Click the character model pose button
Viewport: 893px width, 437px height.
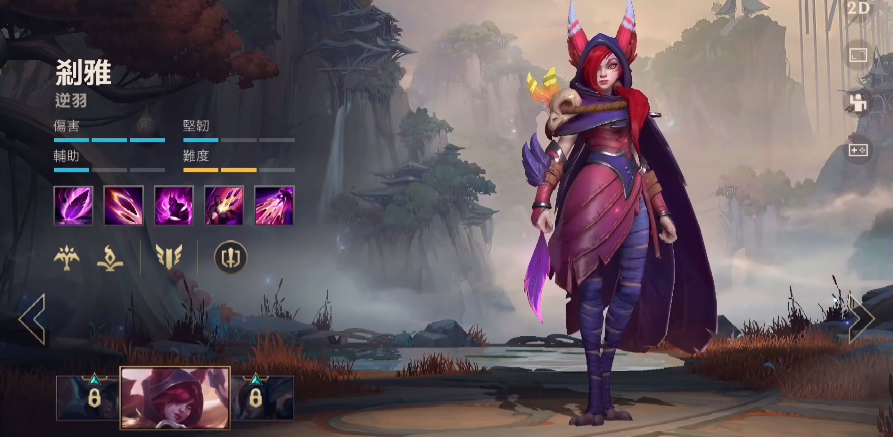pos(858,102)
